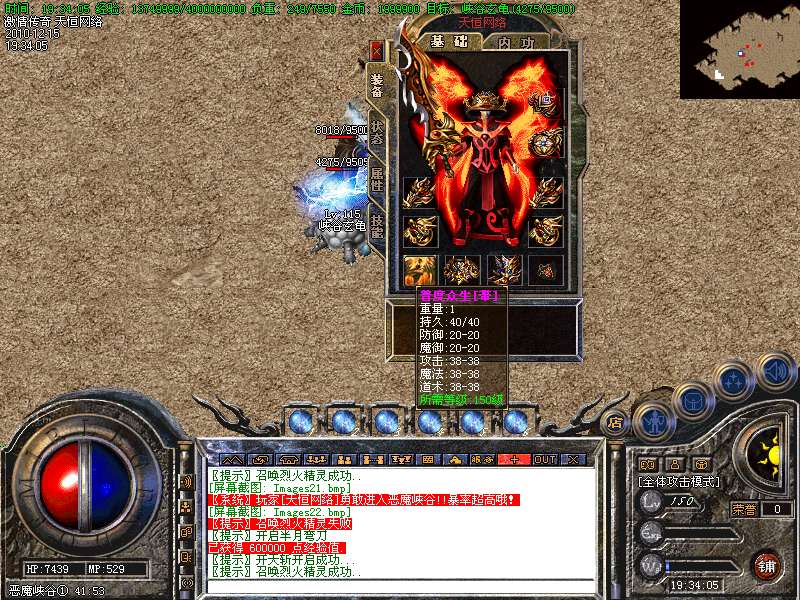Open the 属性 side tab
This screenshot has height=600, width=800.
377,180
